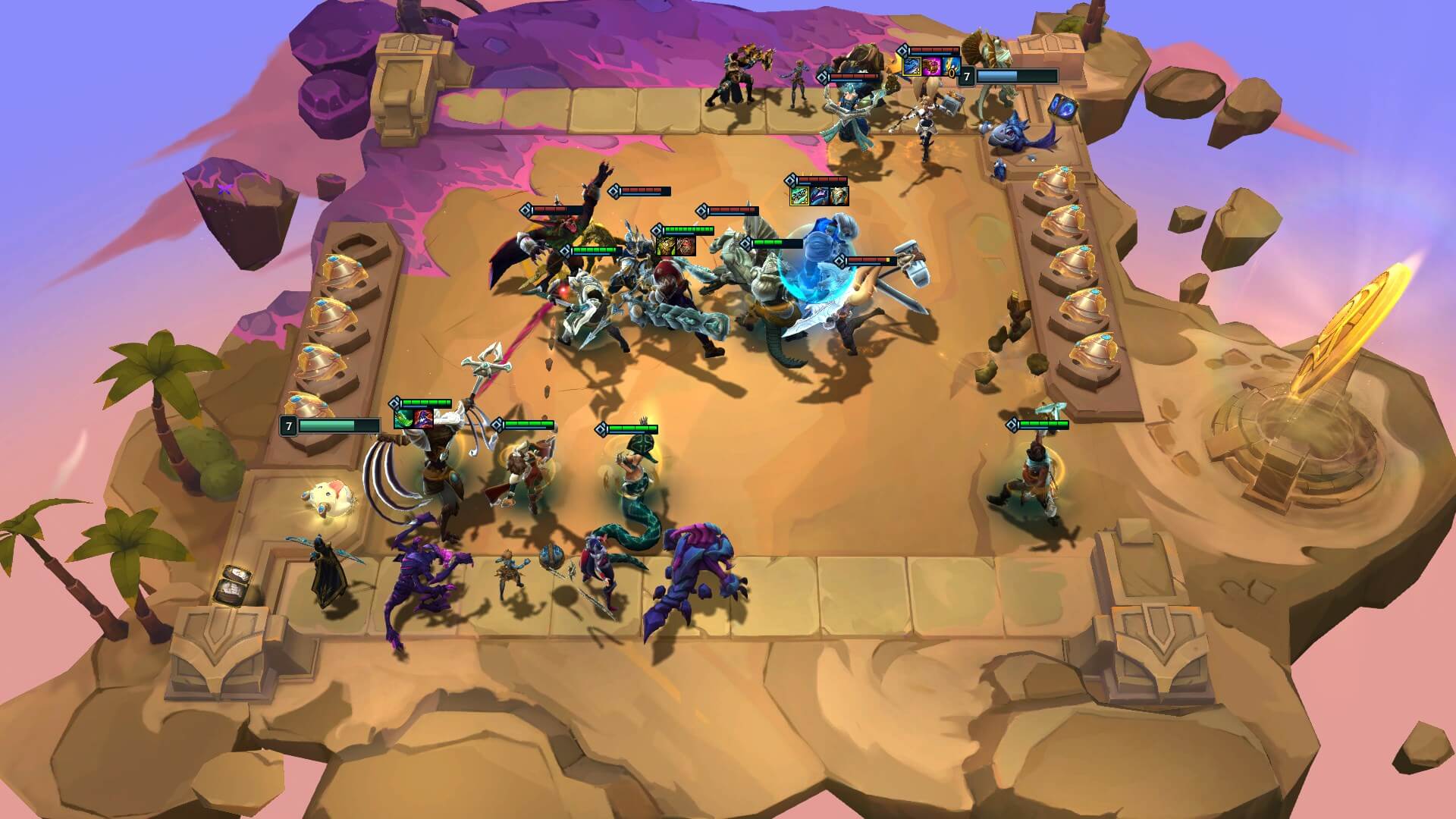Open the blue loot orb near the top right
Image resolution: width=1456 pixels, height=819 pixels.
1063,106
